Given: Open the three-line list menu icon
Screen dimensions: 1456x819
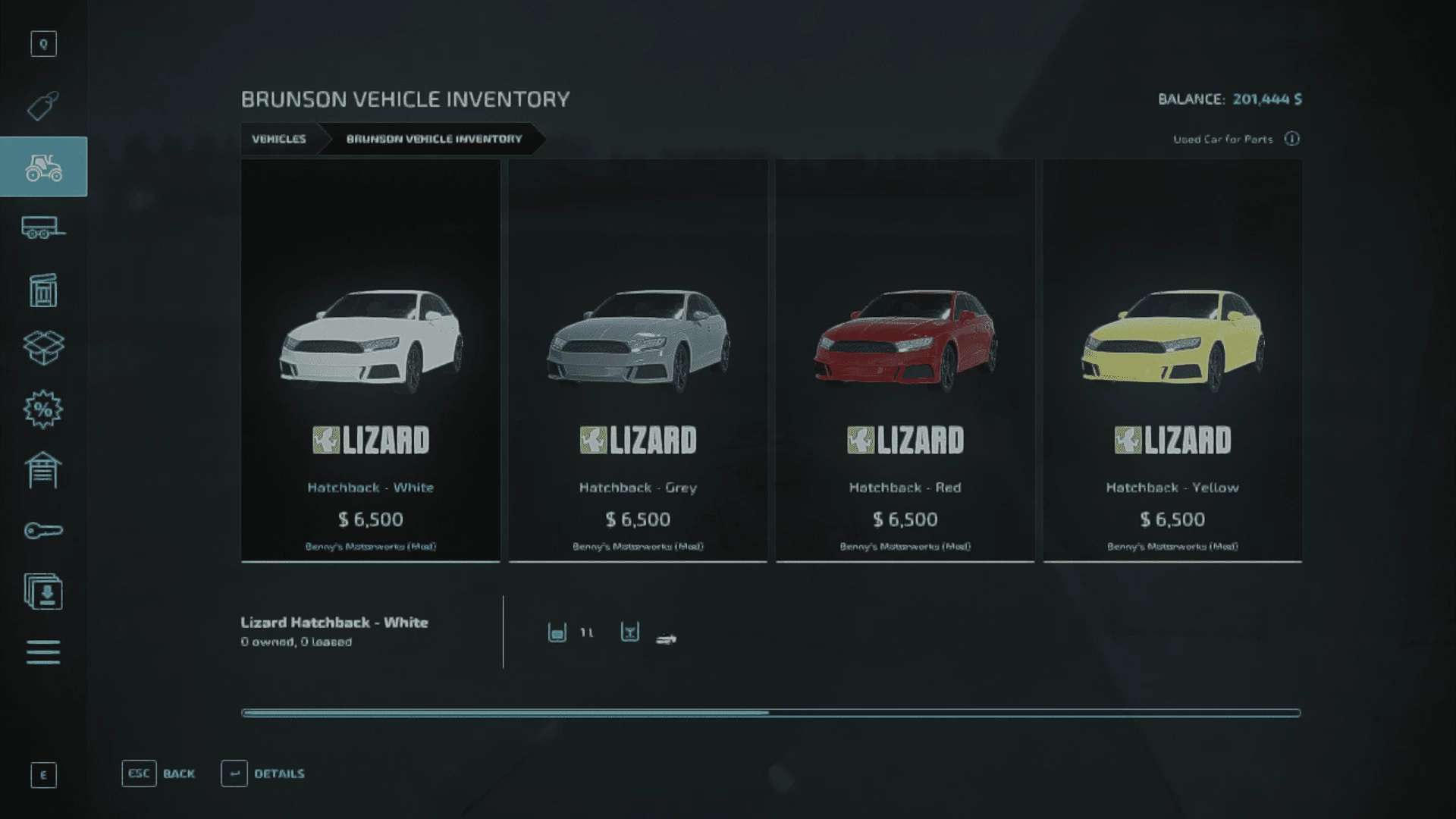Looking at the screenshot, I should coord(43,652).
